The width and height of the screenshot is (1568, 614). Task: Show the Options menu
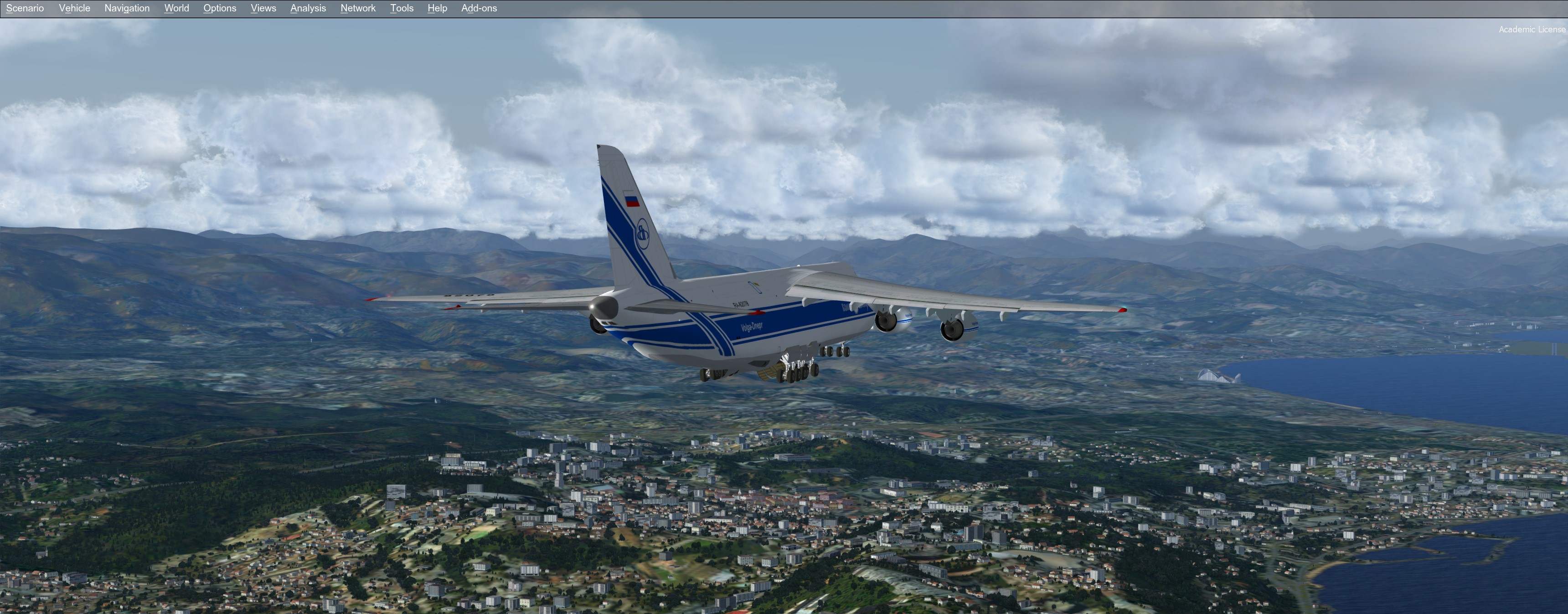[x=220, y=9]
